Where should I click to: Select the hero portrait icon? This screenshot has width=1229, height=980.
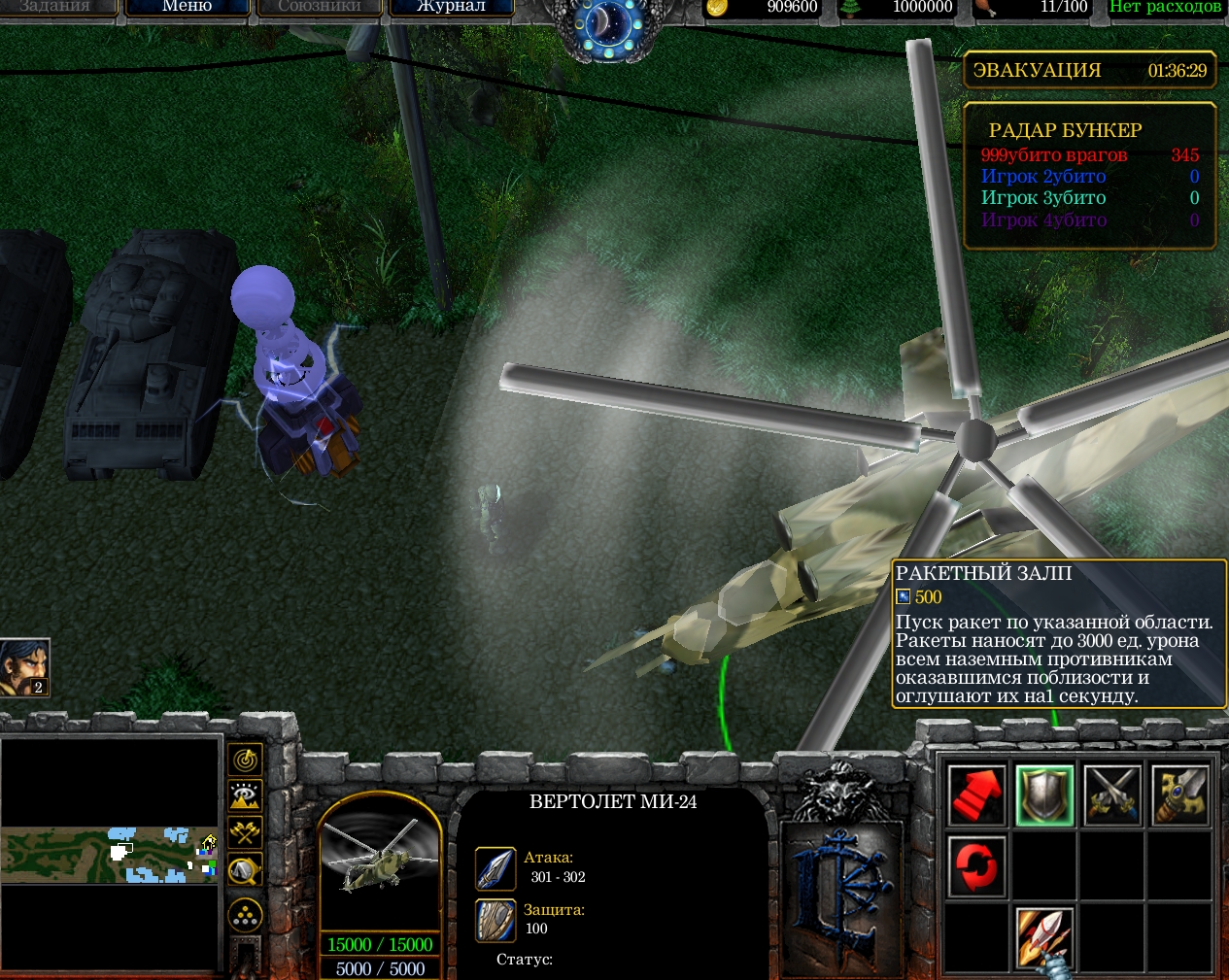[x=24, y=667]
